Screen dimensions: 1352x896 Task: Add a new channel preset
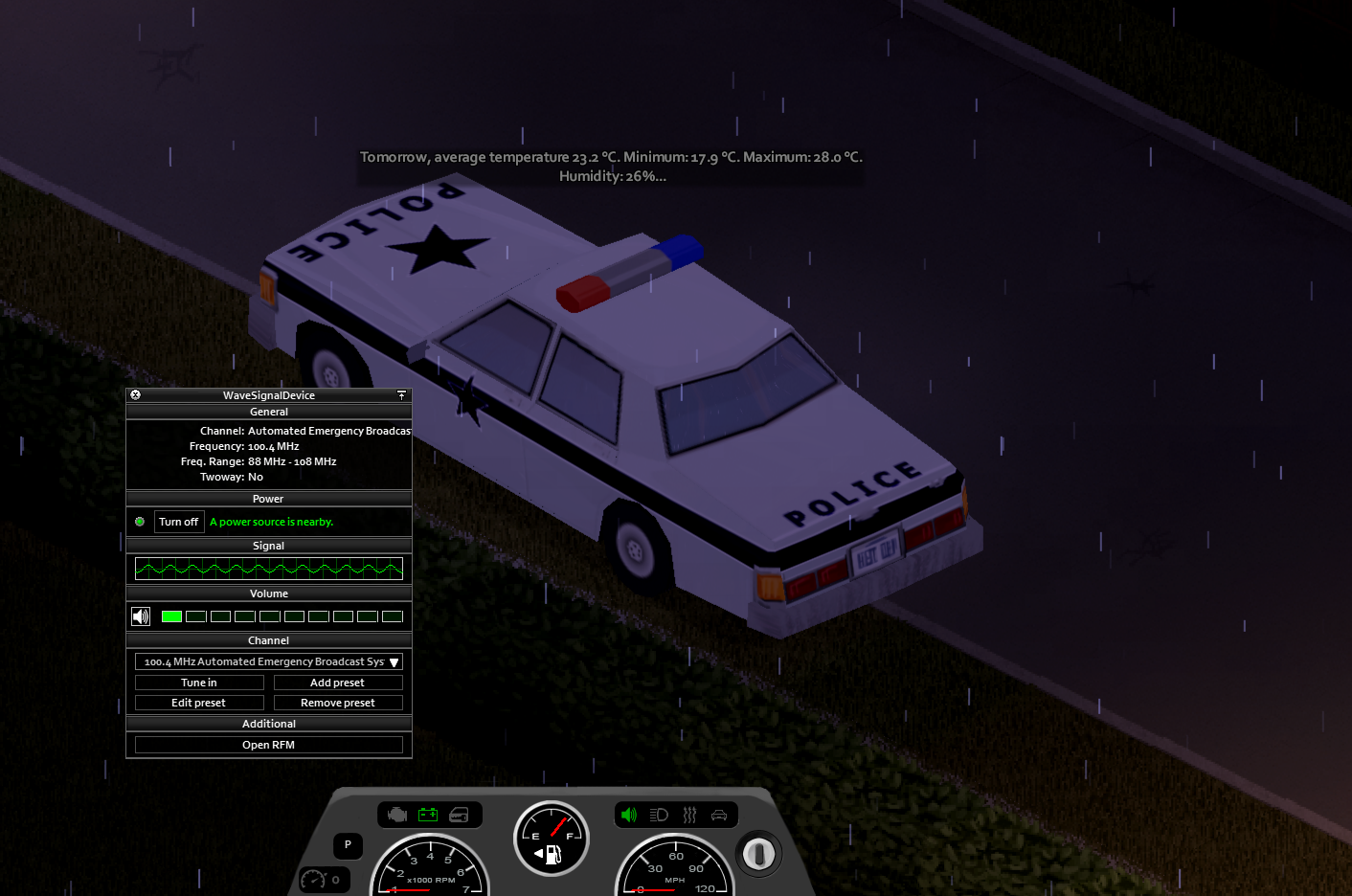338,683
